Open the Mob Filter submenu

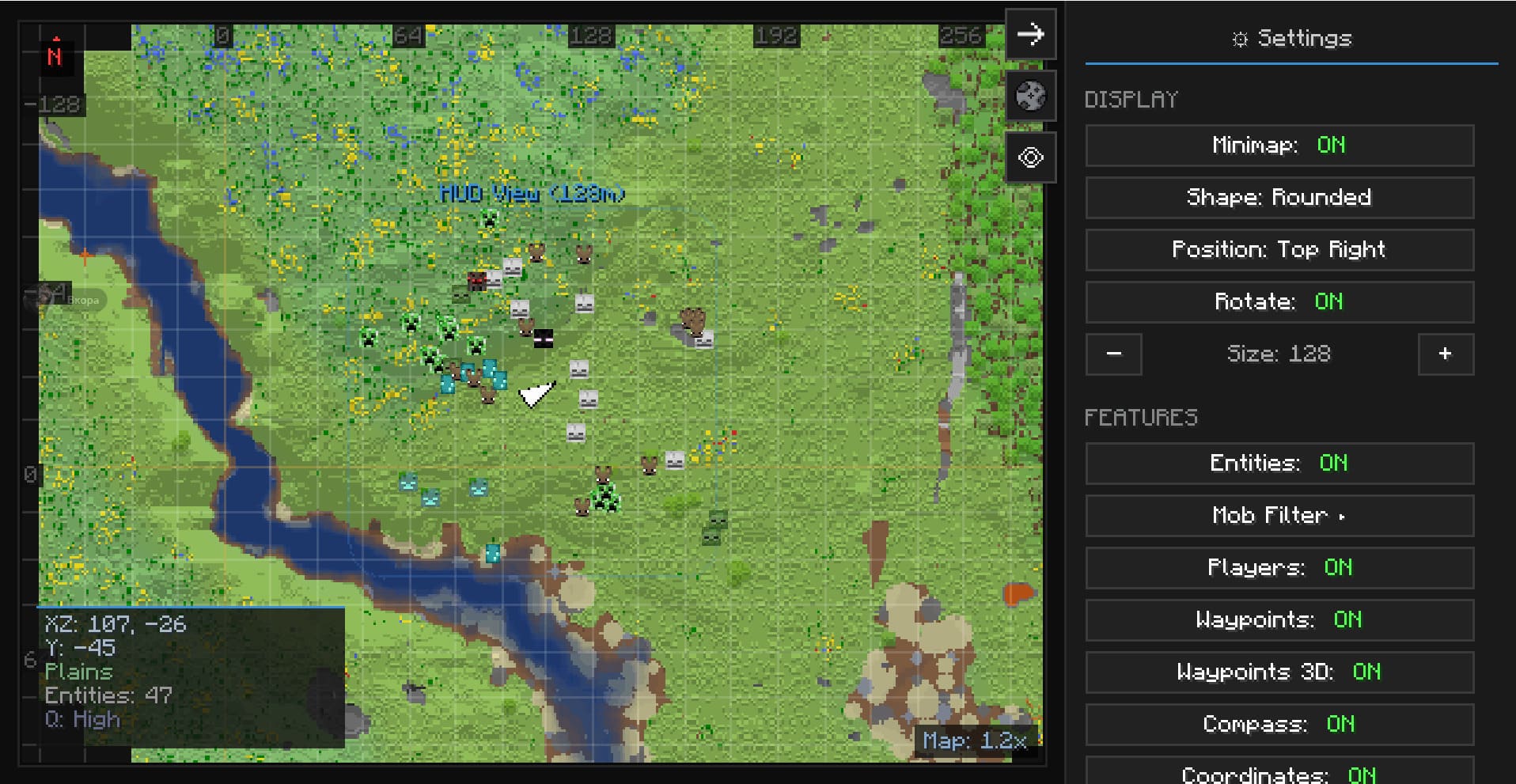(1279, 516)
